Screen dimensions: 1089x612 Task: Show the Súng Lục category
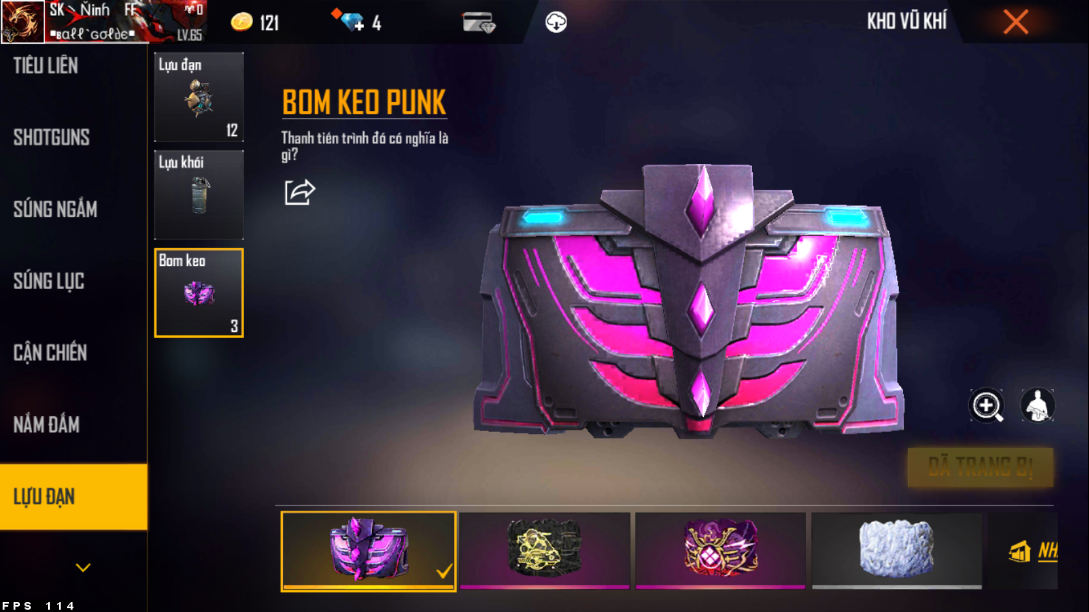pos(49,281)
